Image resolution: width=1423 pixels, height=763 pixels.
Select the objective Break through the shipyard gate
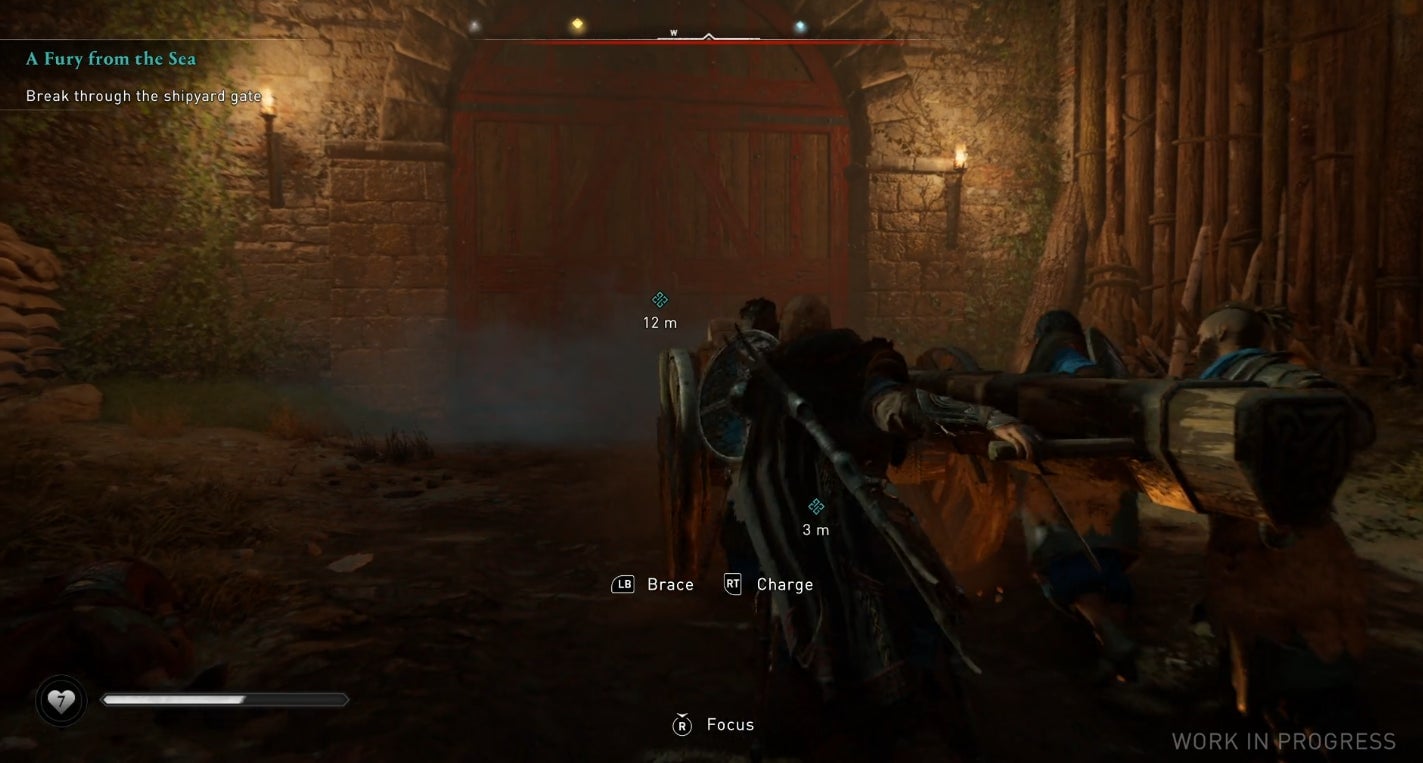coord(142,96)
